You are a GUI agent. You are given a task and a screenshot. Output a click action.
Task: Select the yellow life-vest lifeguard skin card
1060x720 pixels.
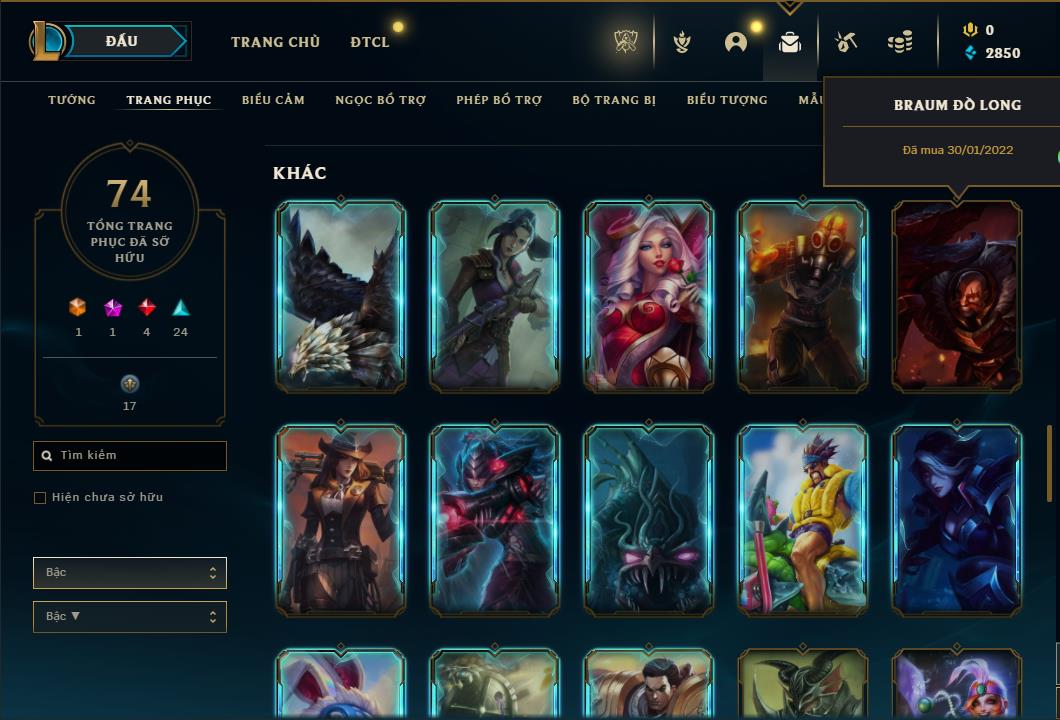(x=802, y=519)
